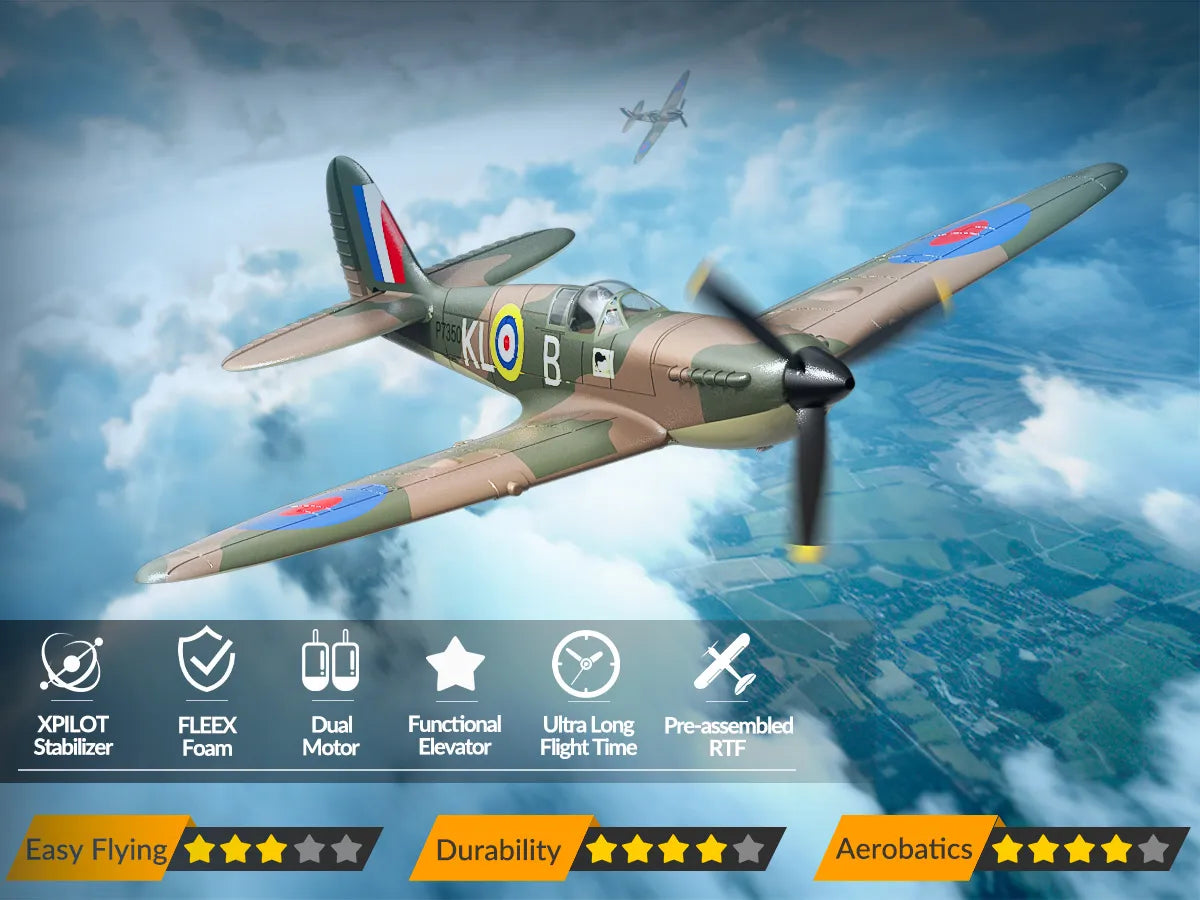
Task: Click the Ultra Long Flight Time clock
Action: pyautogui.click(x=586, y=663)
